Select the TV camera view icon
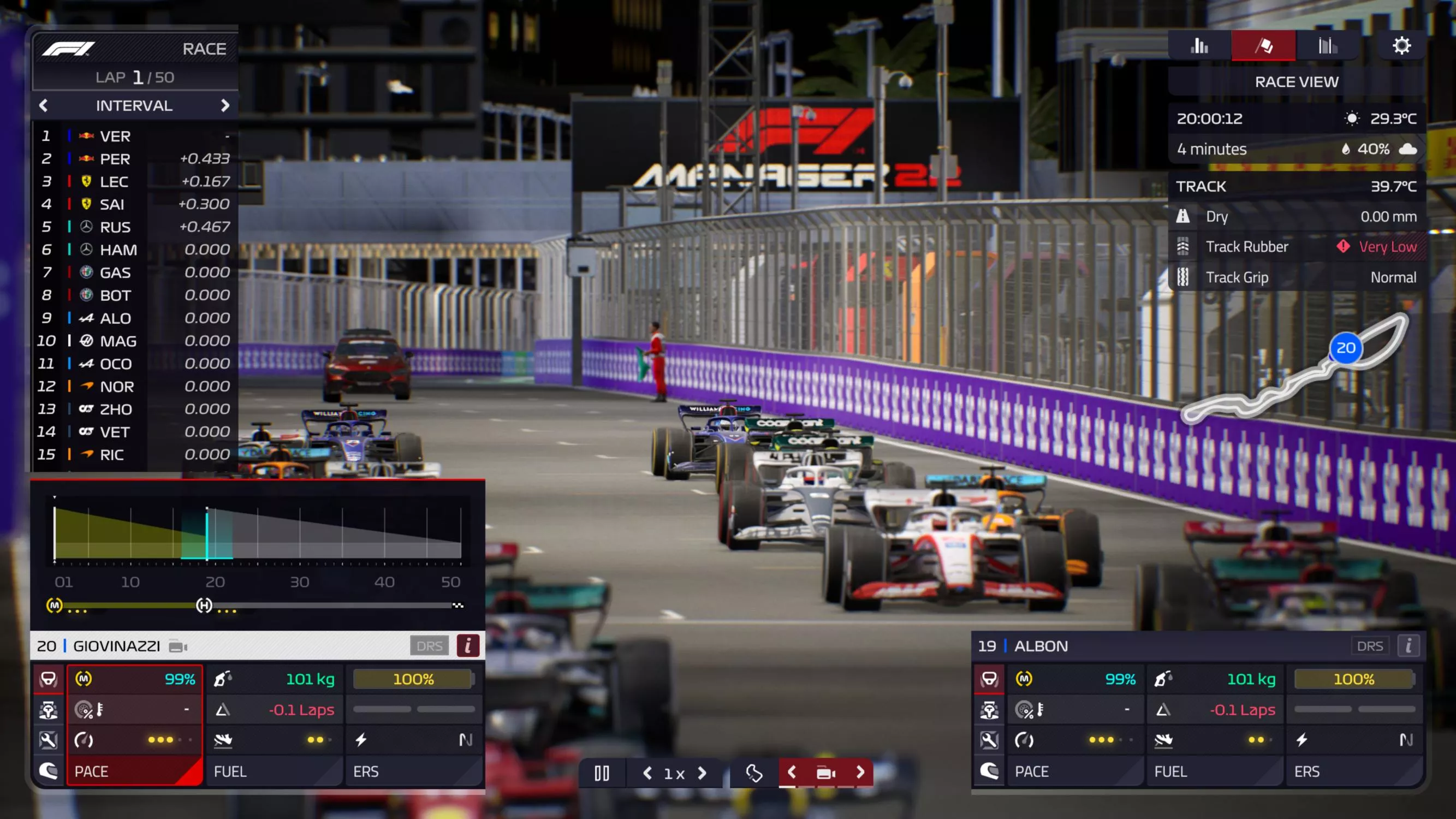The height and width of the screenshot is (819, 1456). pyautogui.click(x=826, y=773)
